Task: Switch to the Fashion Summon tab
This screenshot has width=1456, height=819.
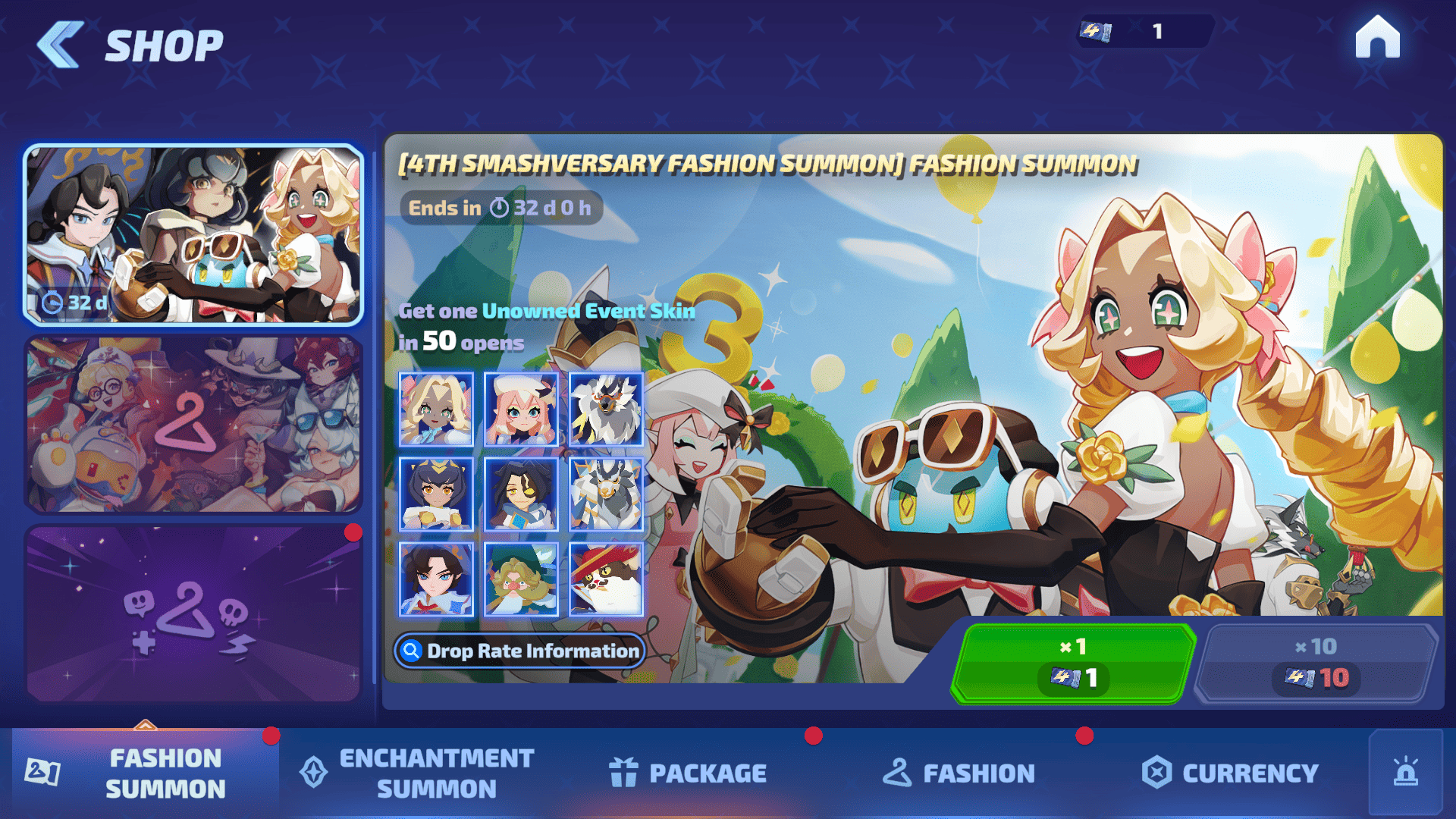Action: tap(144, 773)
